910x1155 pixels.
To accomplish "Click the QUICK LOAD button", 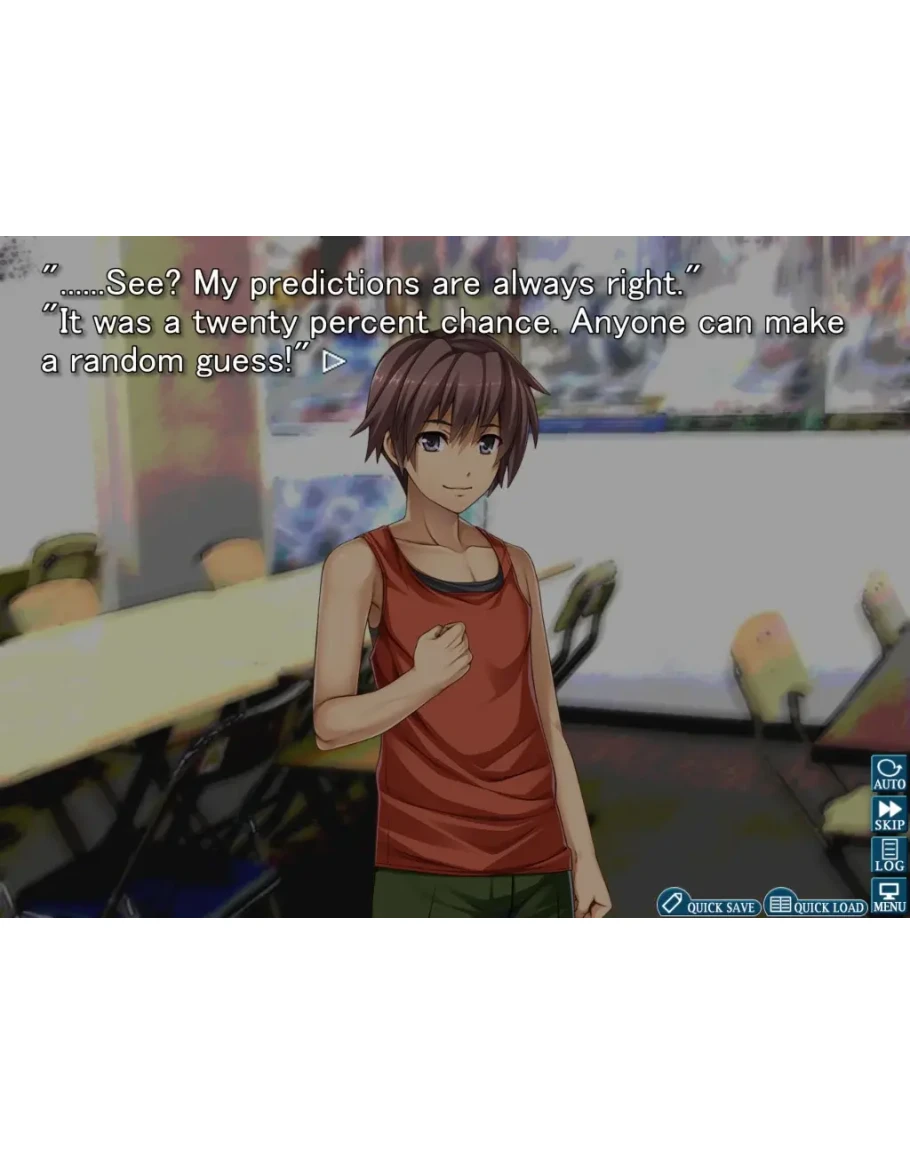I will click(816, 904).
